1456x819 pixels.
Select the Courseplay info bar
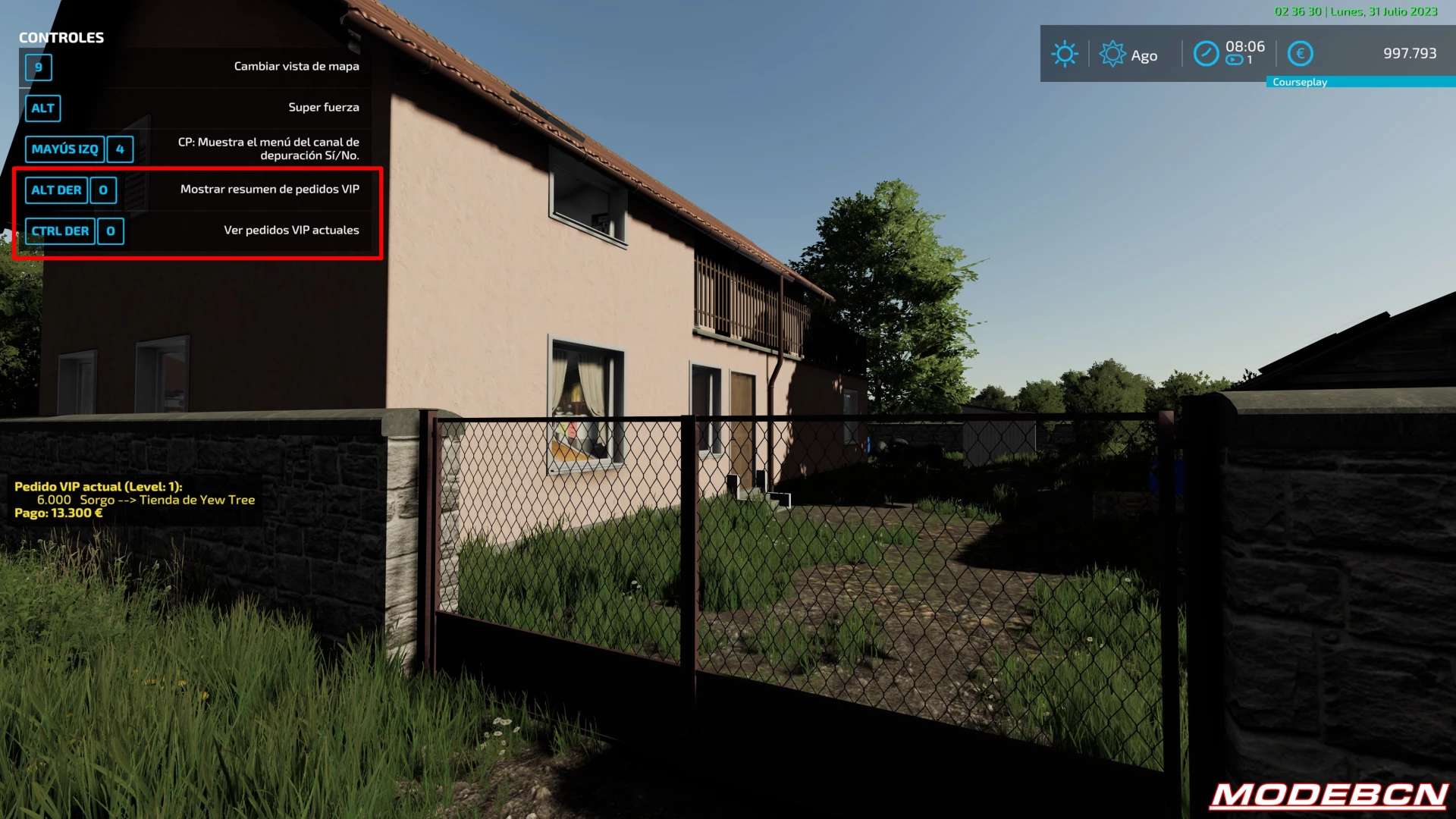coord(1360,82)
